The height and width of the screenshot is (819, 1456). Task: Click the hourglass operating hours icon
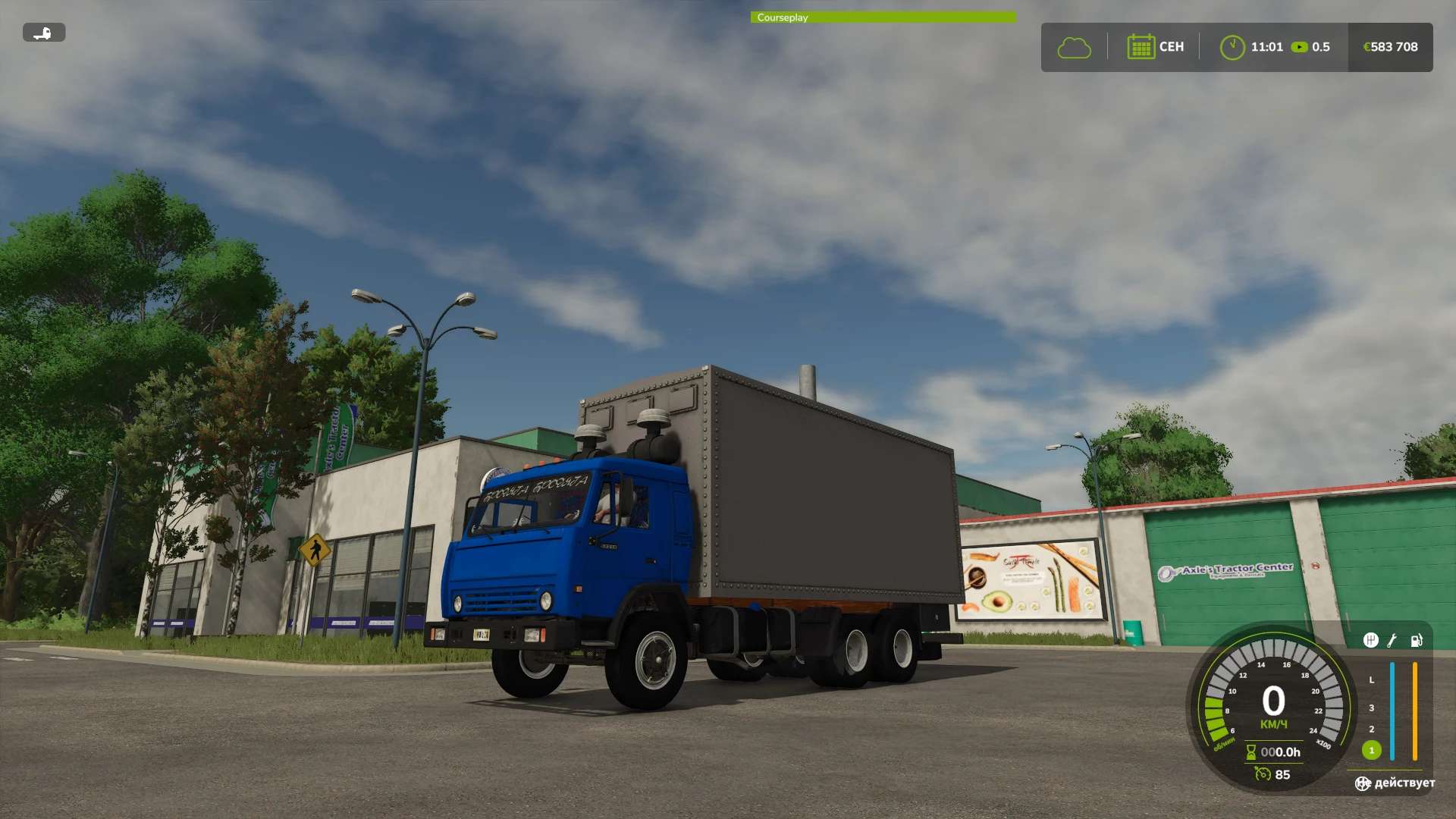point(1250,752)
